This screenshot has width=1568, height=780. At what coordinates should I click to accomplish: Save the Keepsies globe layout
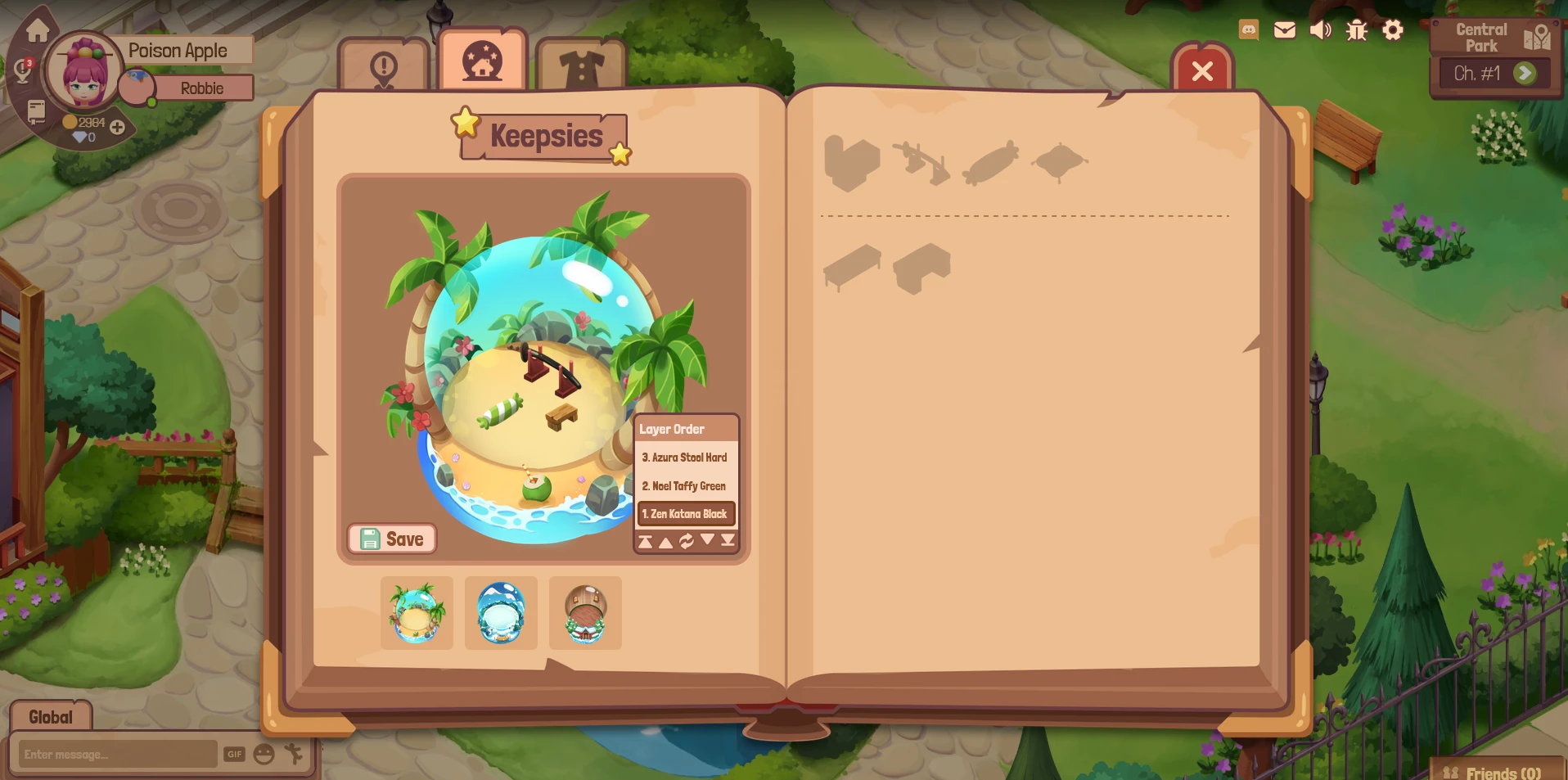392,539
